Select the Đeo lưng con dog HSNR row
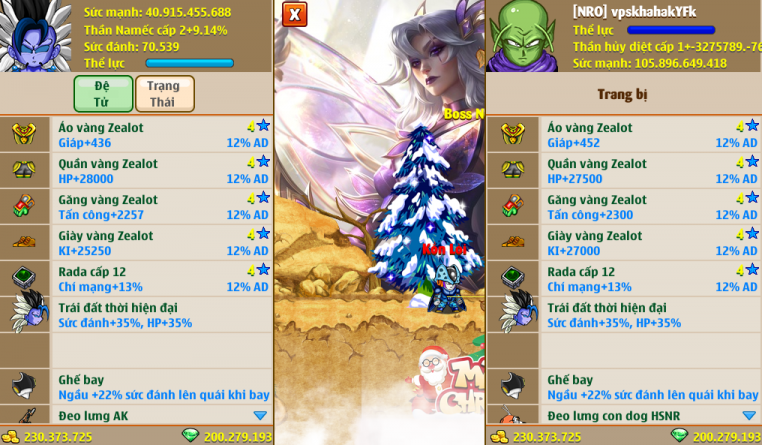762x445 pixels. tap(640, 415)
